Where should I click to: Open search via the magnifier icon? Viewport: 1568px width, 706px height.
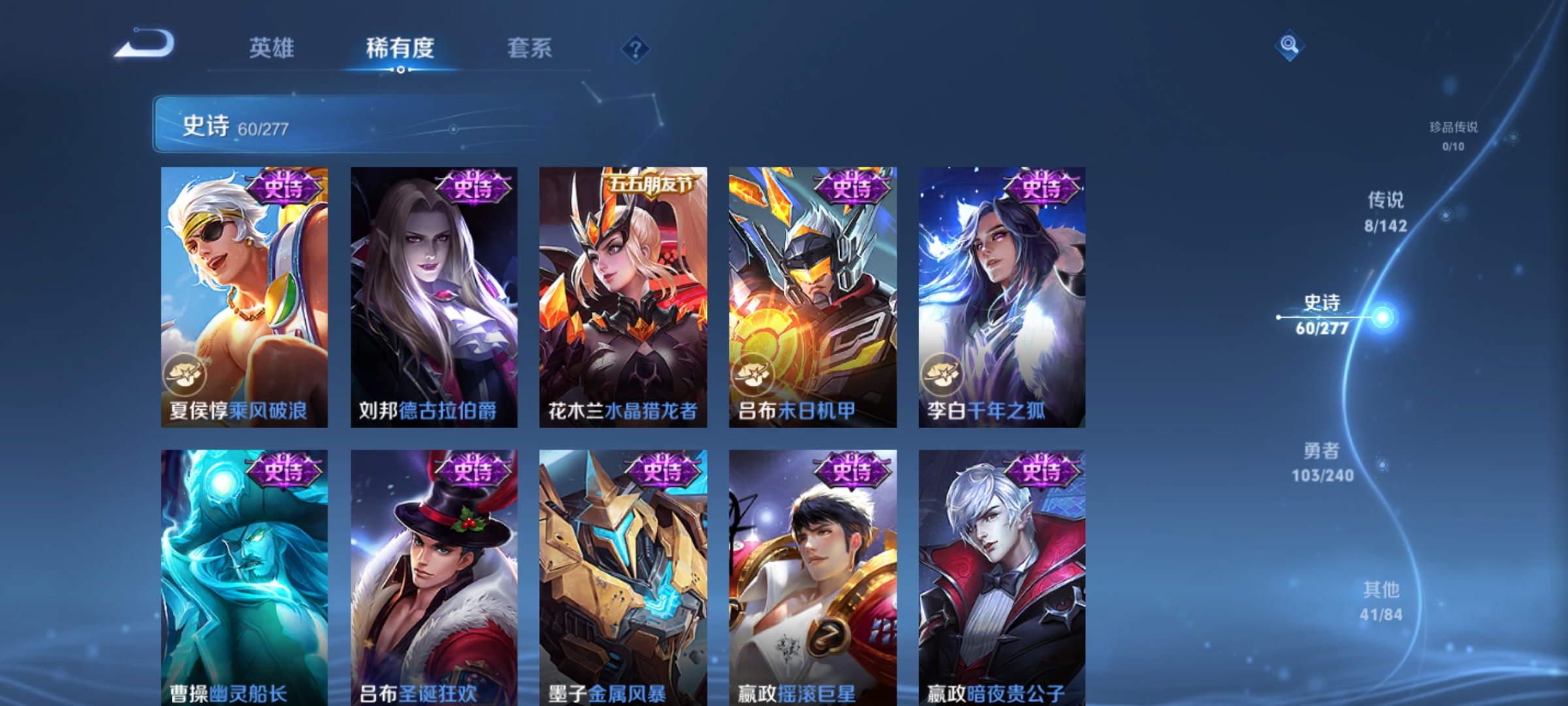coord(1289,44)
